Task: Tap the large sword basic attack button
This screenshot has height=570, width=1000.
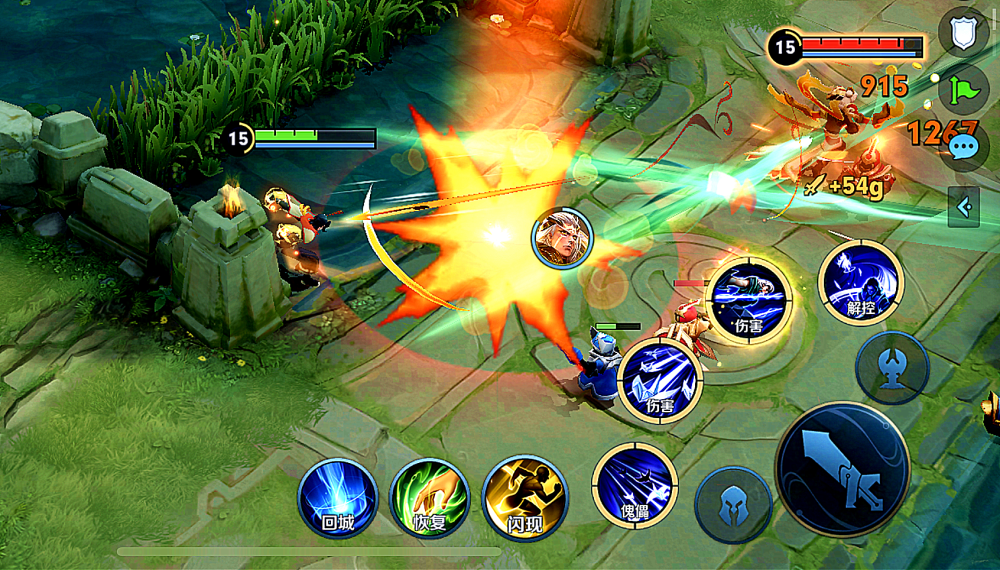Action: point(842,469)
